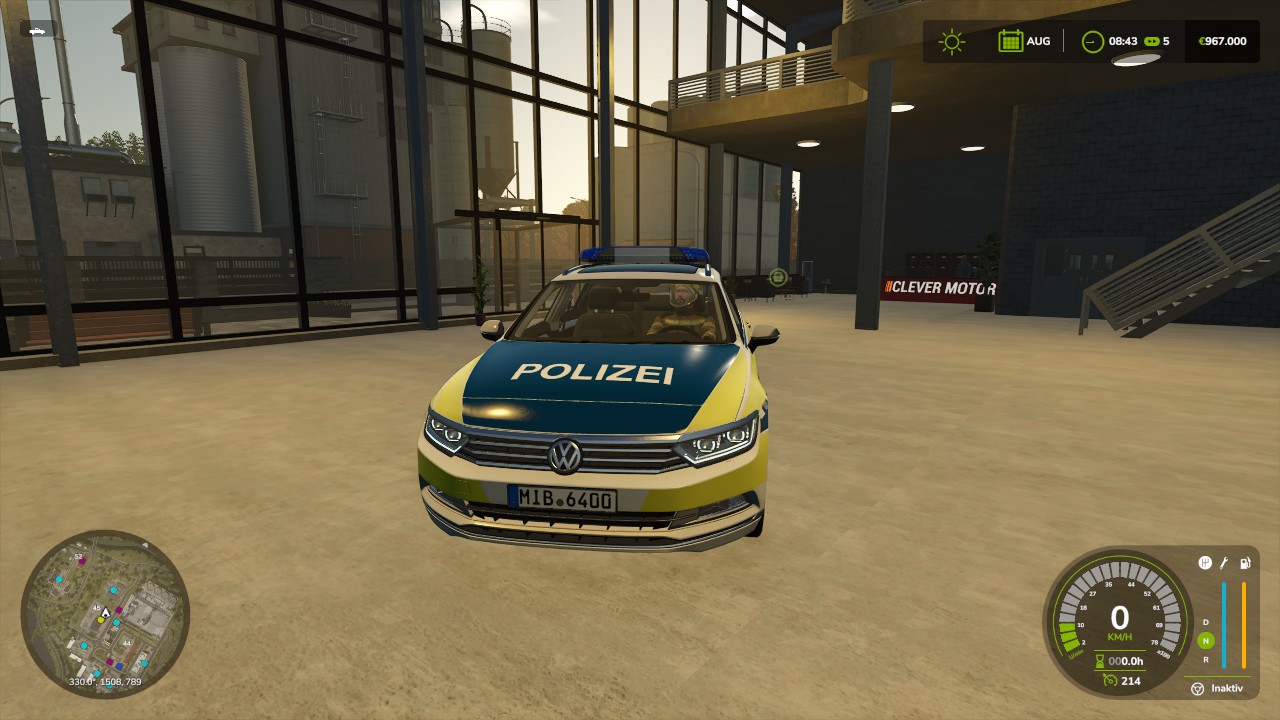The width and height of the screenshot is (1280, 720).
Task: Click the weather sun icon
Action: (952, 41)
